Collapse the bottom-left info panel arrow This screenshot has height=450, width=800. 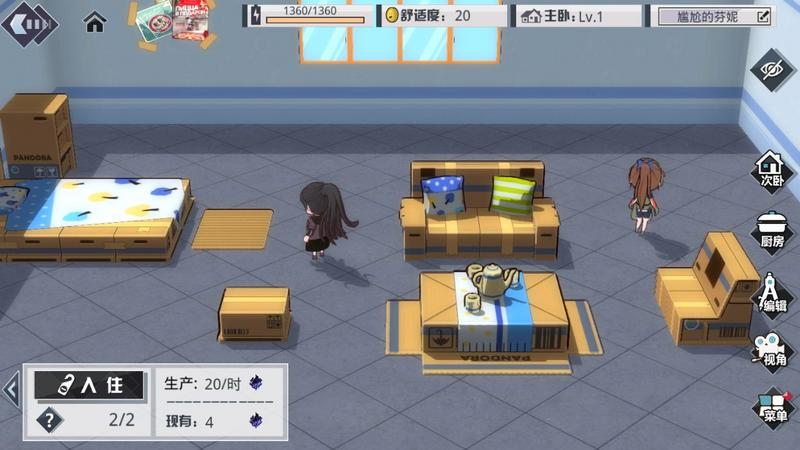tap(11, 388)
